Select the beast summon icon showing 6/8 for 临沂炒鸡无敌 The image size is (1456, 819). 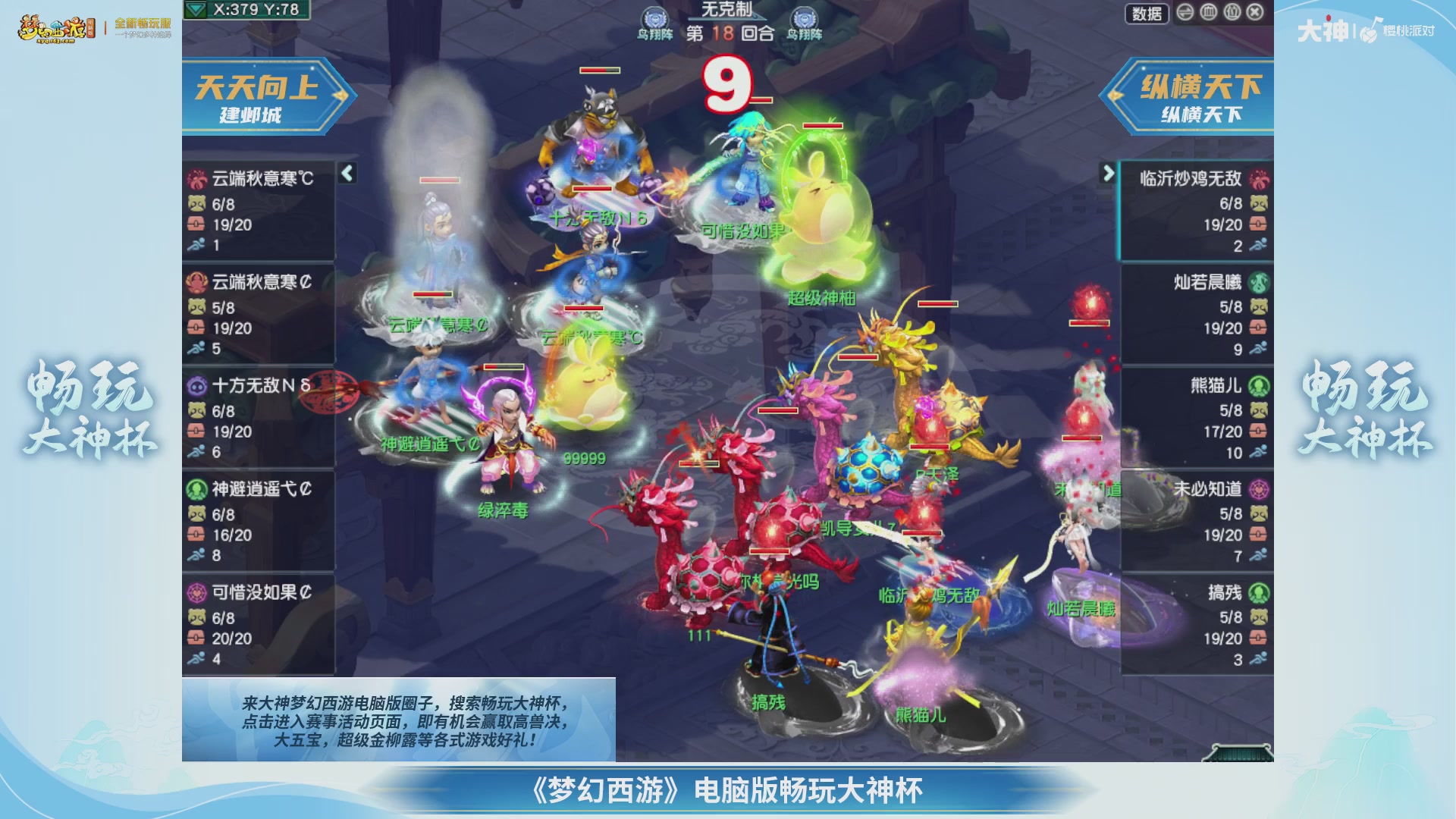pos(1258,205)
